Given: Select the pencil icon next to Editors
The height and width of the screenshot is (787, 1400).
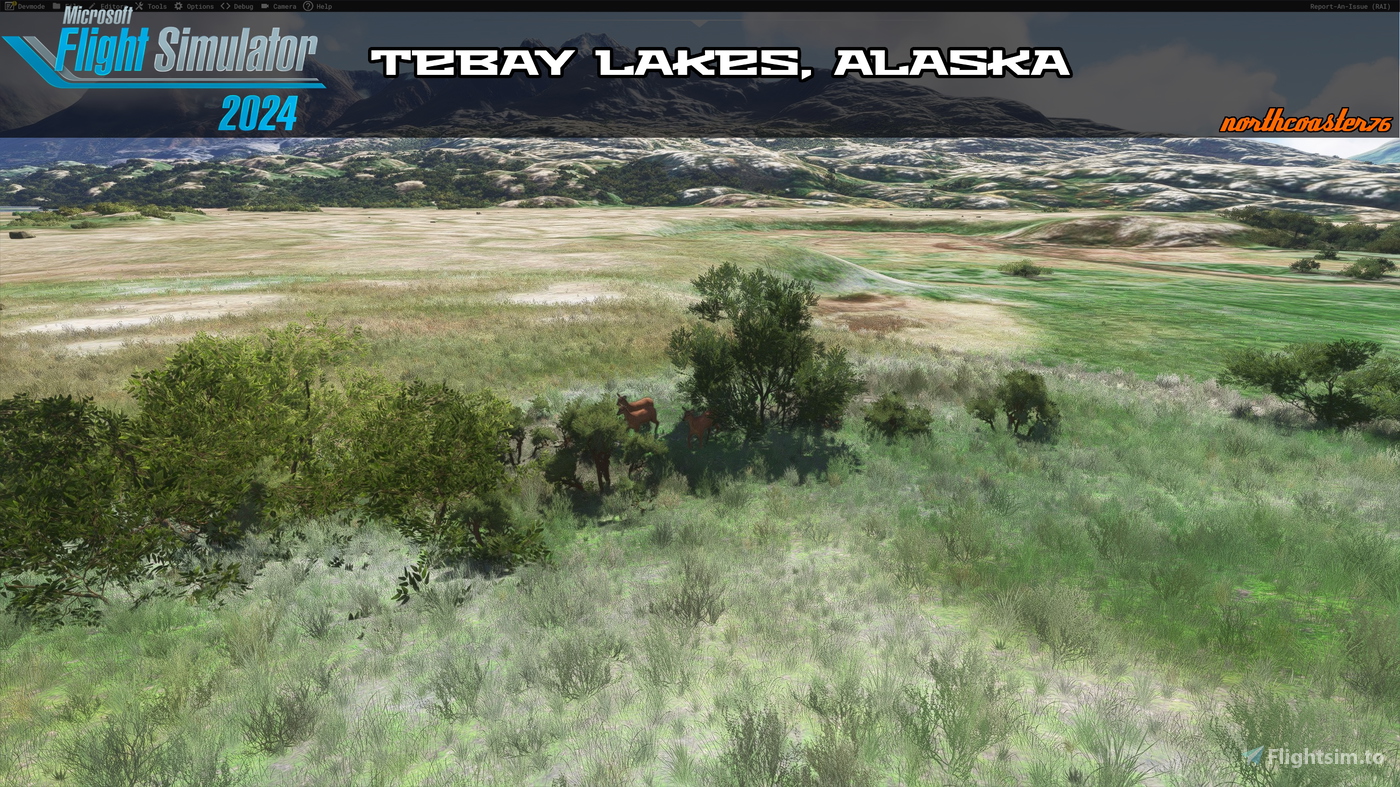Looking at the screenshot, I should [92, 5].
